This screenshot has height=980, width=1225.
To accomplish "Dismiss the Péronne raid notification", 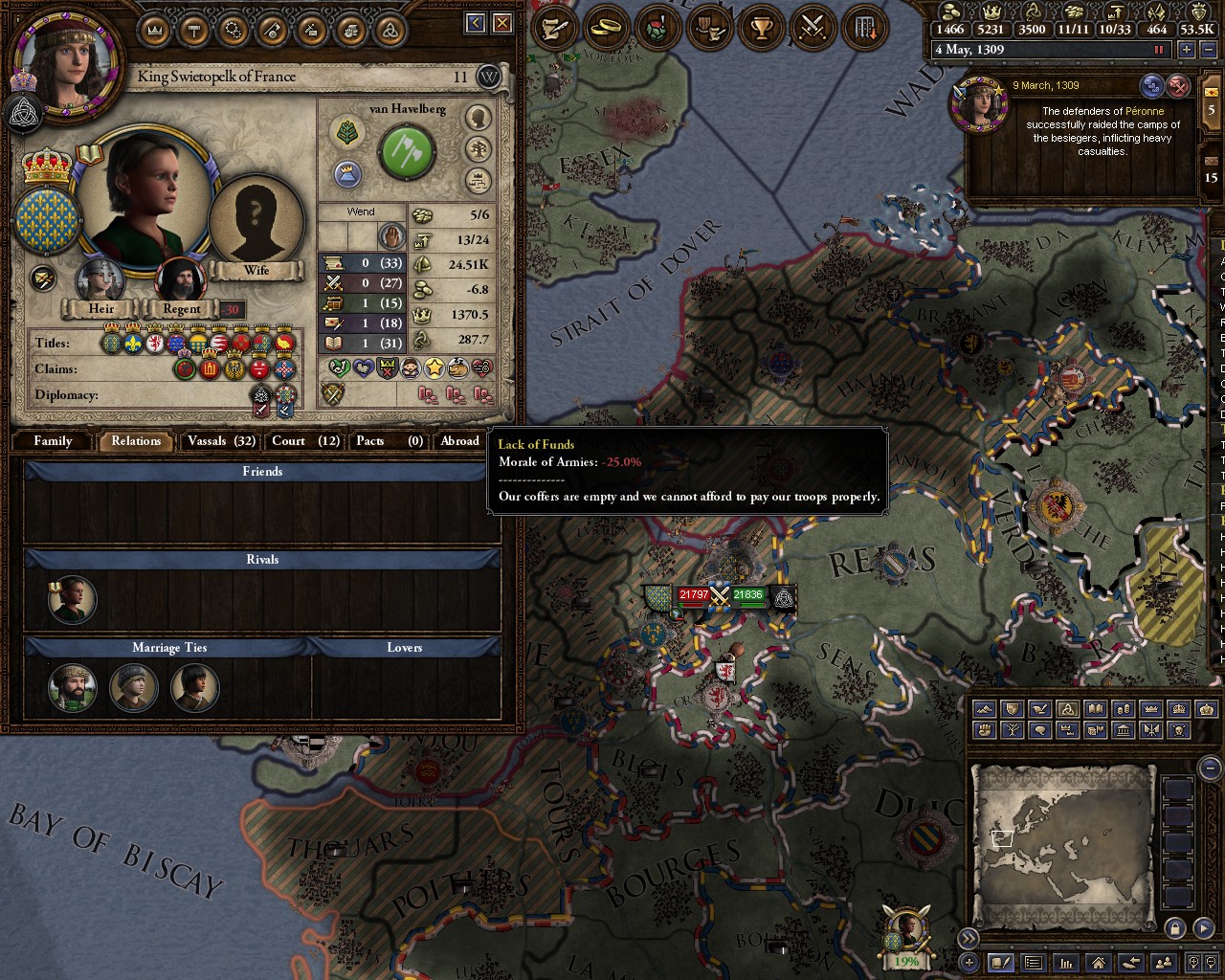I will click(1179, 87).
